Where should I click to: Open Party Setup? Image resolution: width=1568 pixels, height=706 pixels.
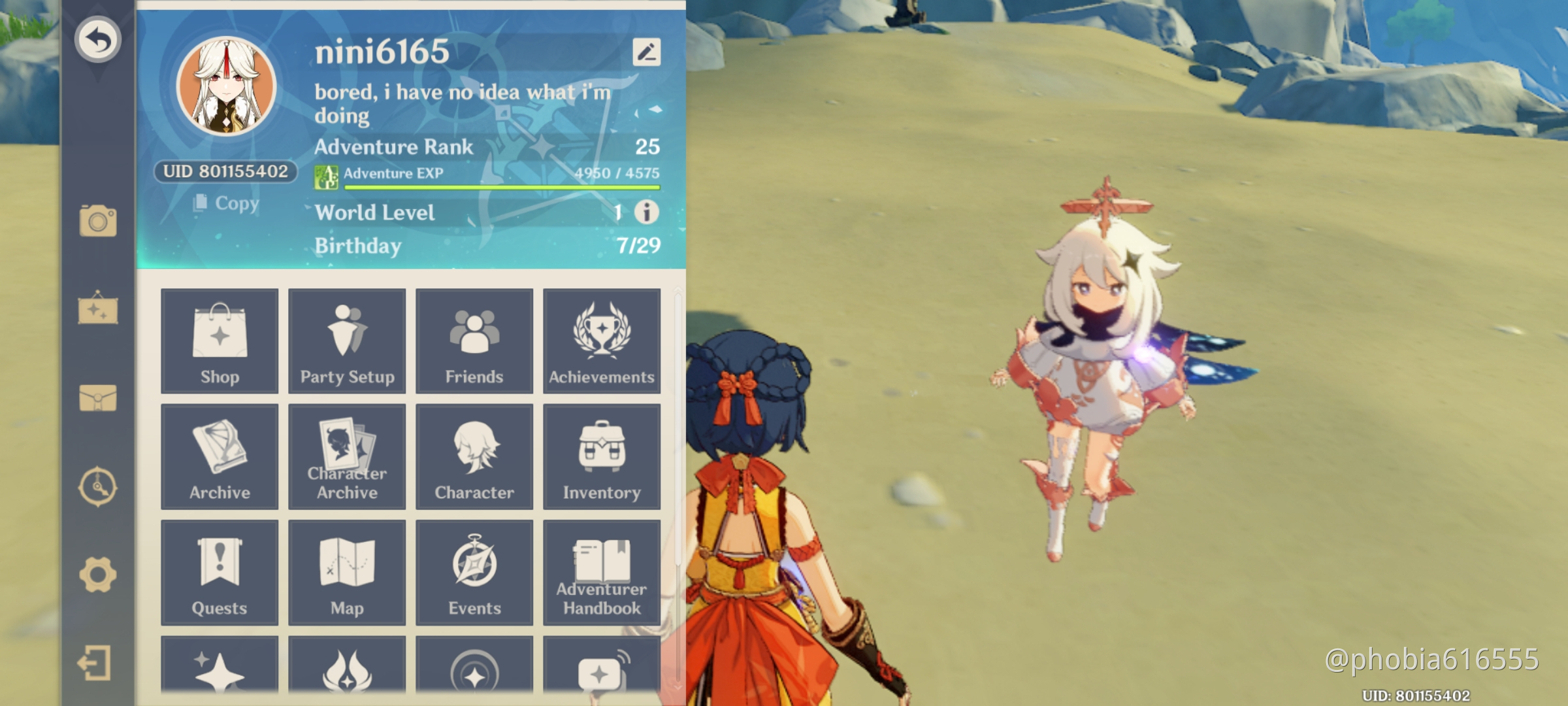pyautogui.click(x=347, y=342)
